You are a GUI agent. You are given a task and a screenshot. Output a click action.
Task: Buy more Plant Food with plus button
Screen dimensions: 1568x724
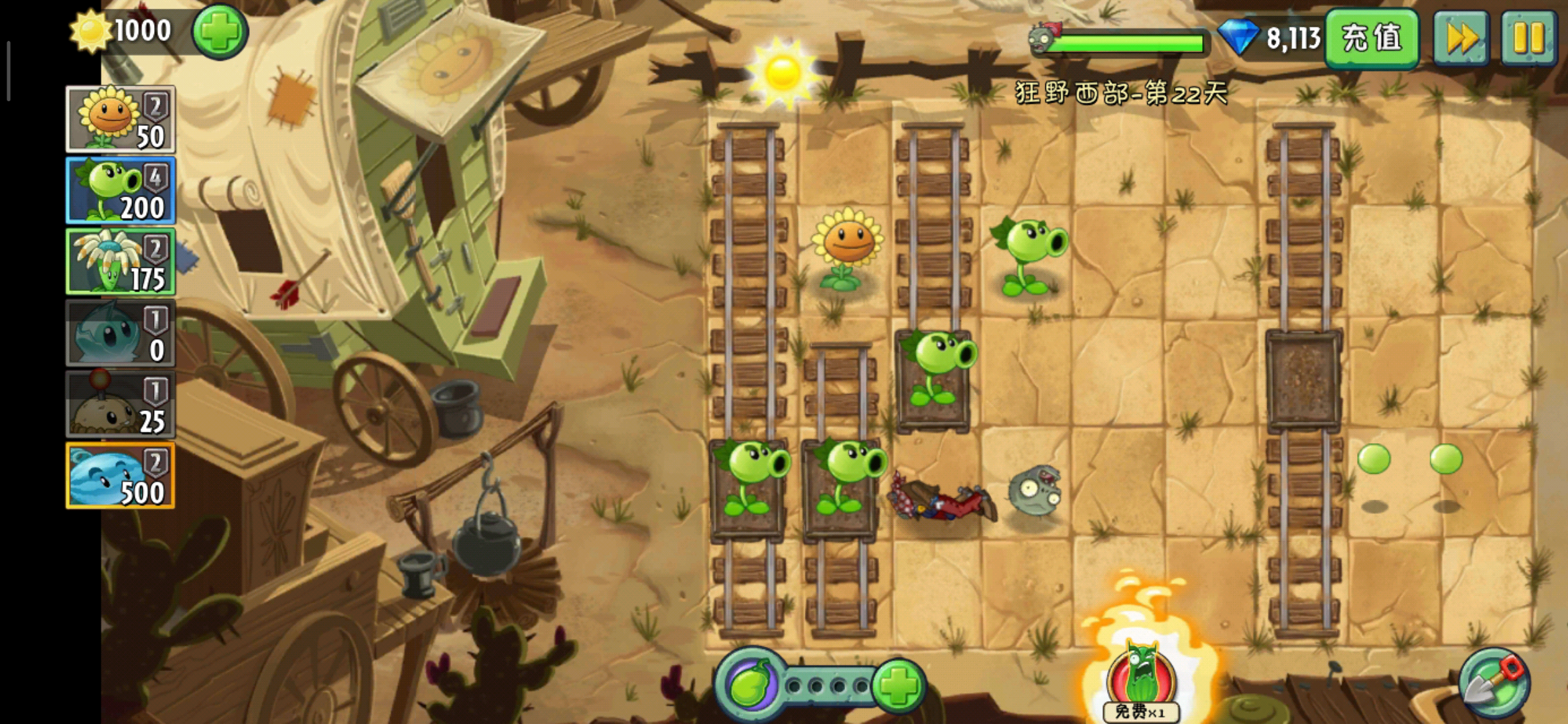point(899,685)
